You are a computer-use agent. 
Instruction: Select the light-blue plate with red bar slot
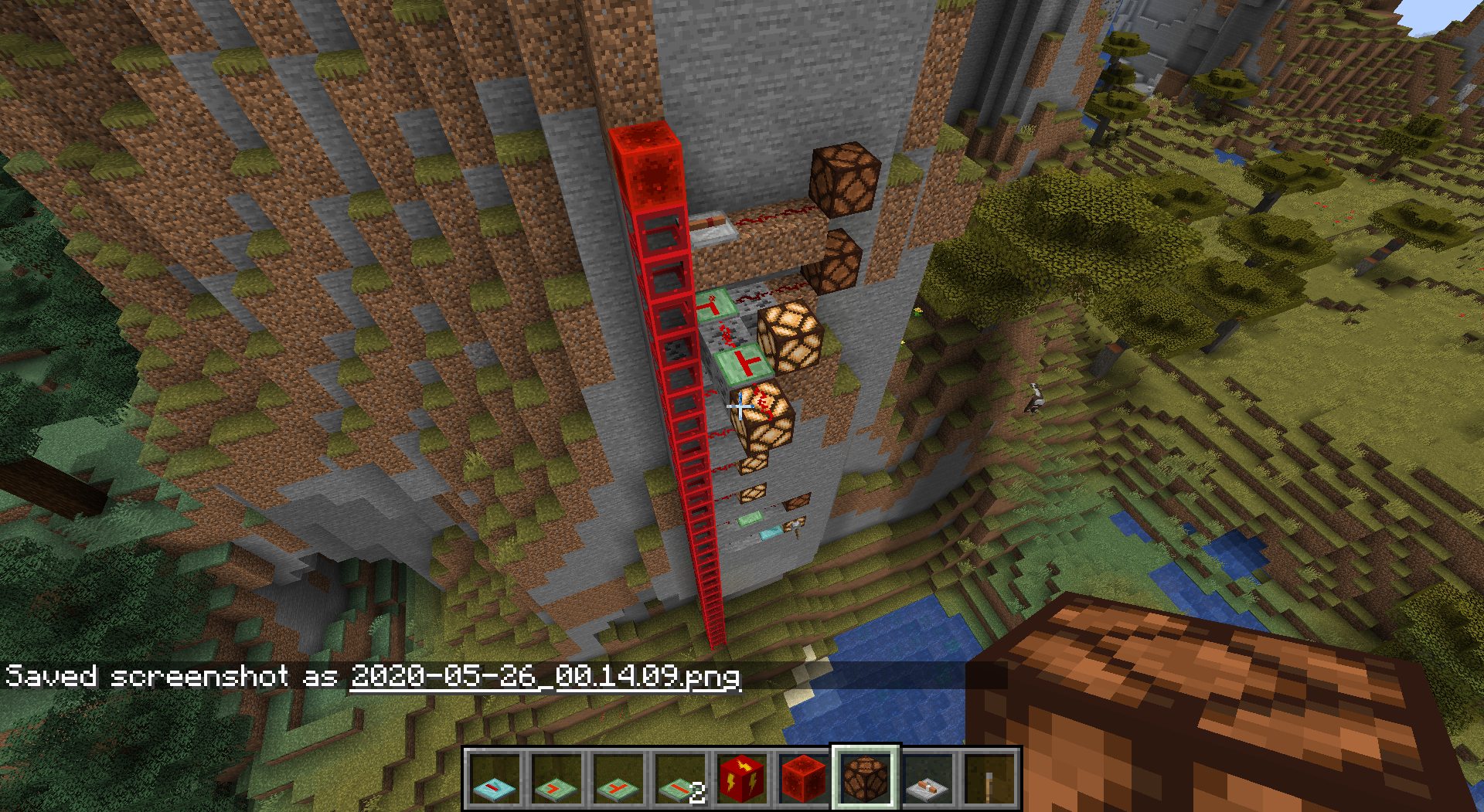coord(495,779)
